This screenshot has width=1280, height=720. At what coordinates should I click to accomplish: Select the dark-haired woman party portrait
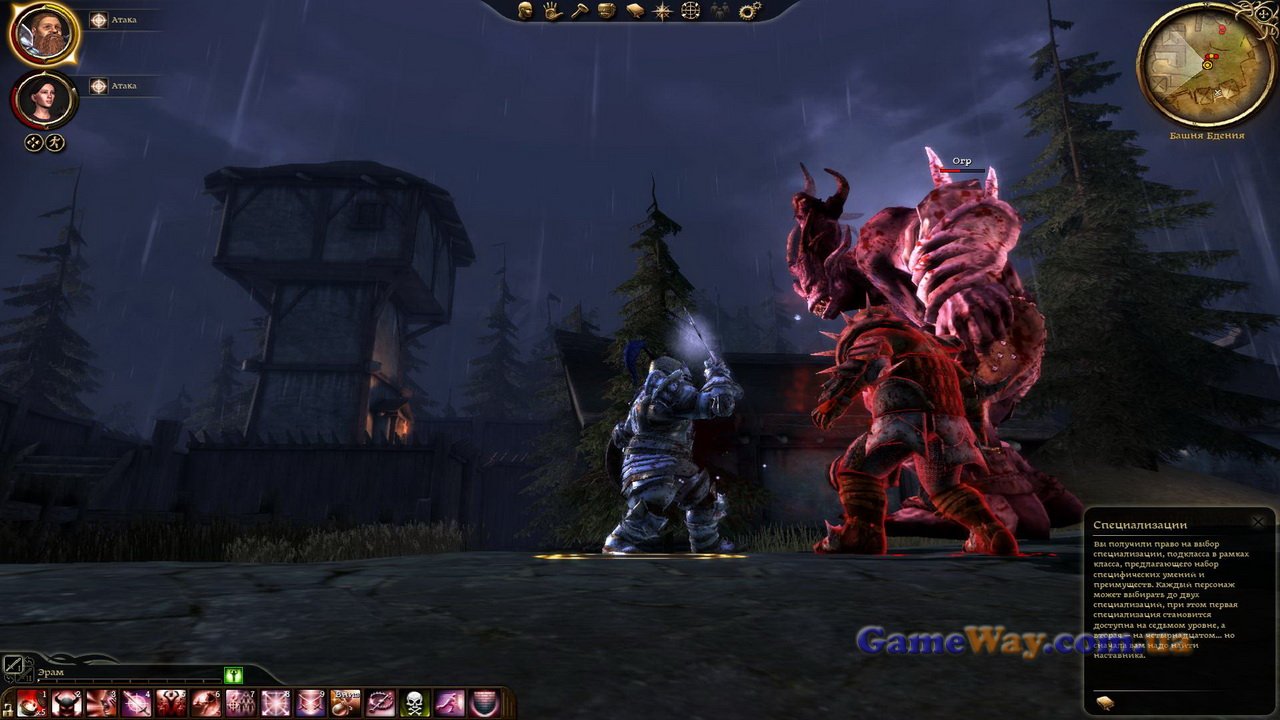44,98
